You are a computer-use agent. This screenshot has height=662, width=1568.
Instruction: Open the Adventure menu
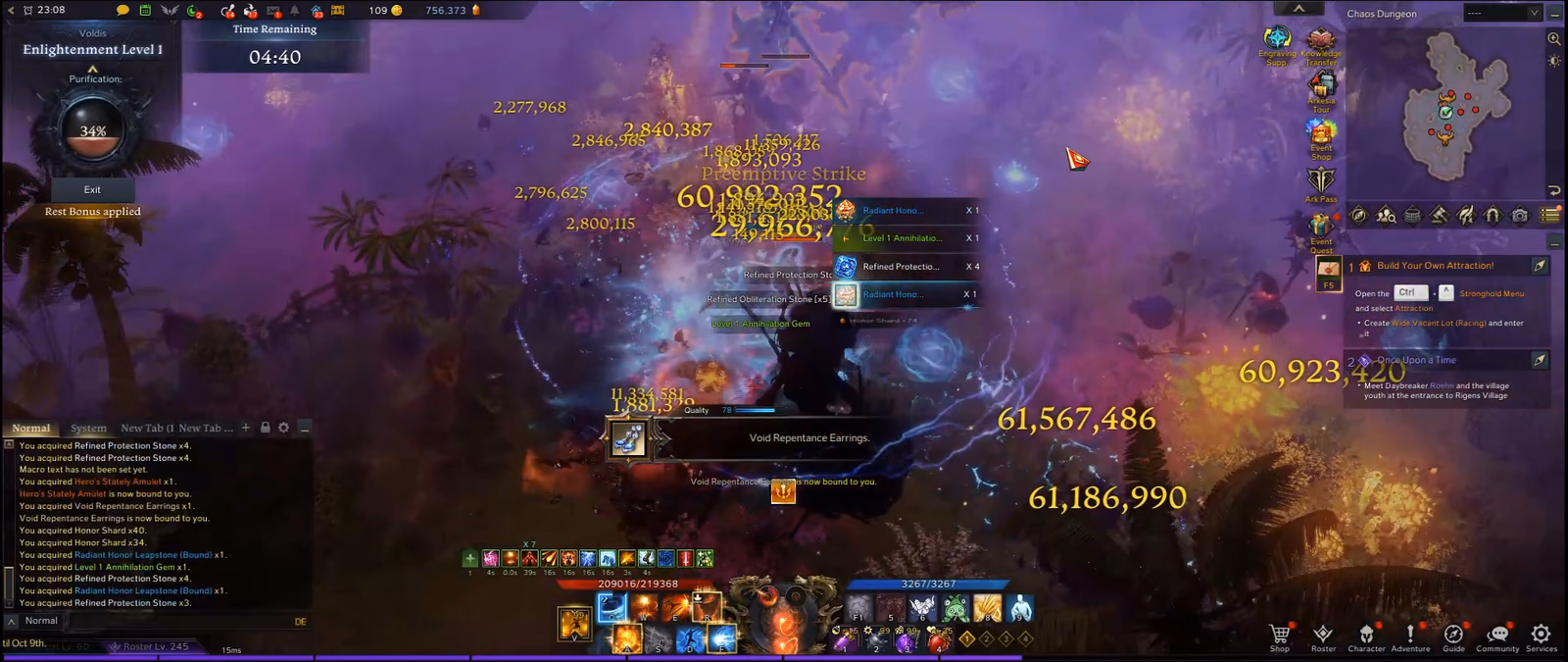pyautogui.click(x=1410, y=636)
